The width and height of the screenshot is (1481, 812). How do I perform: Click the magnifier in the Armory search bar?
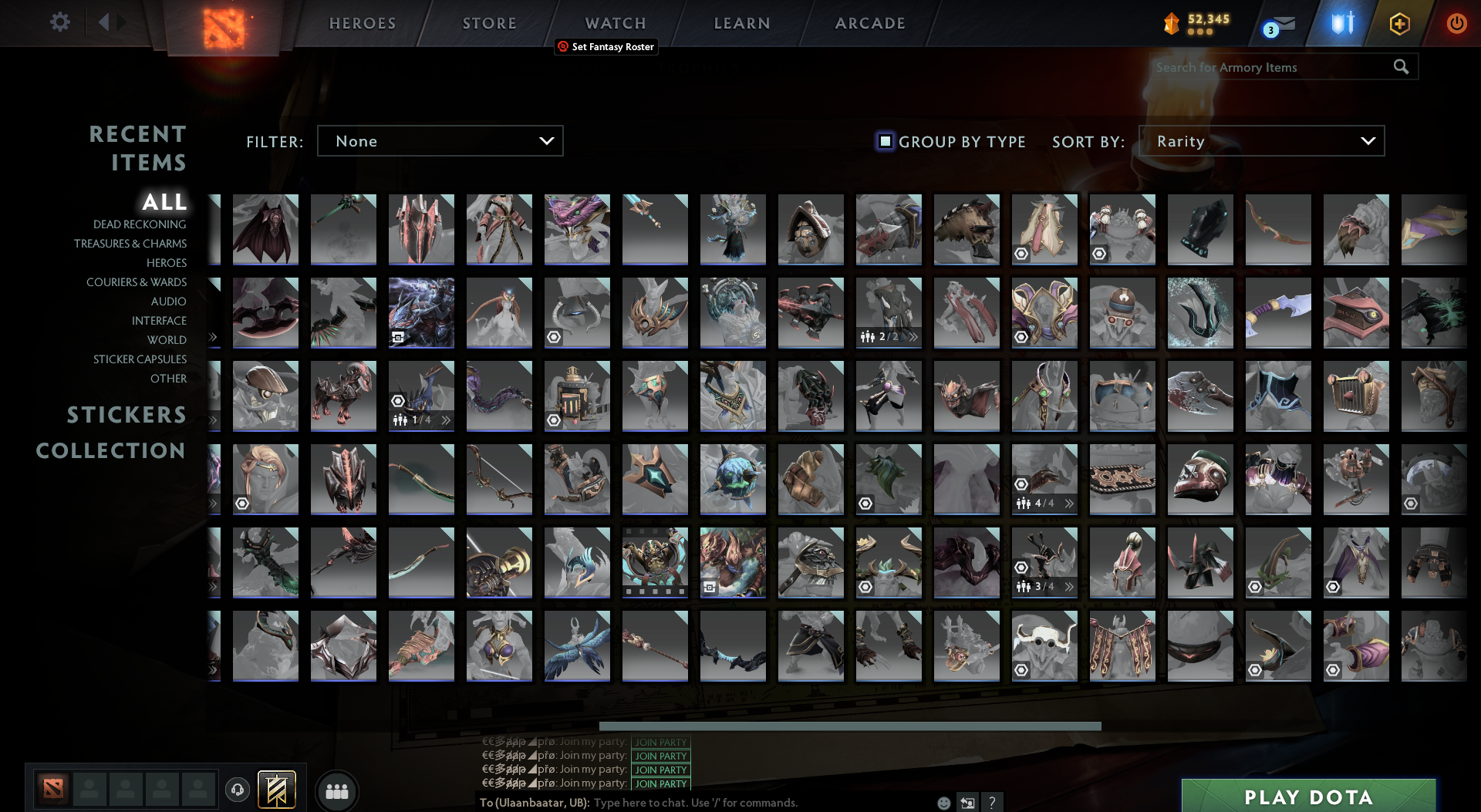pos(1402,67)
